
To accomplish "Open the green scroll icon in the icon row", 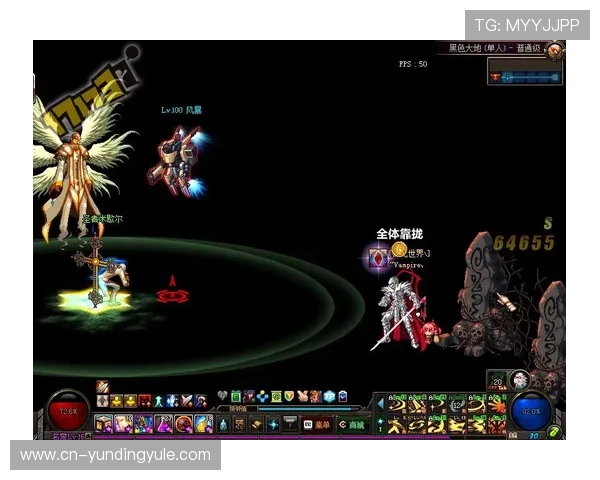I will (236, 396).
